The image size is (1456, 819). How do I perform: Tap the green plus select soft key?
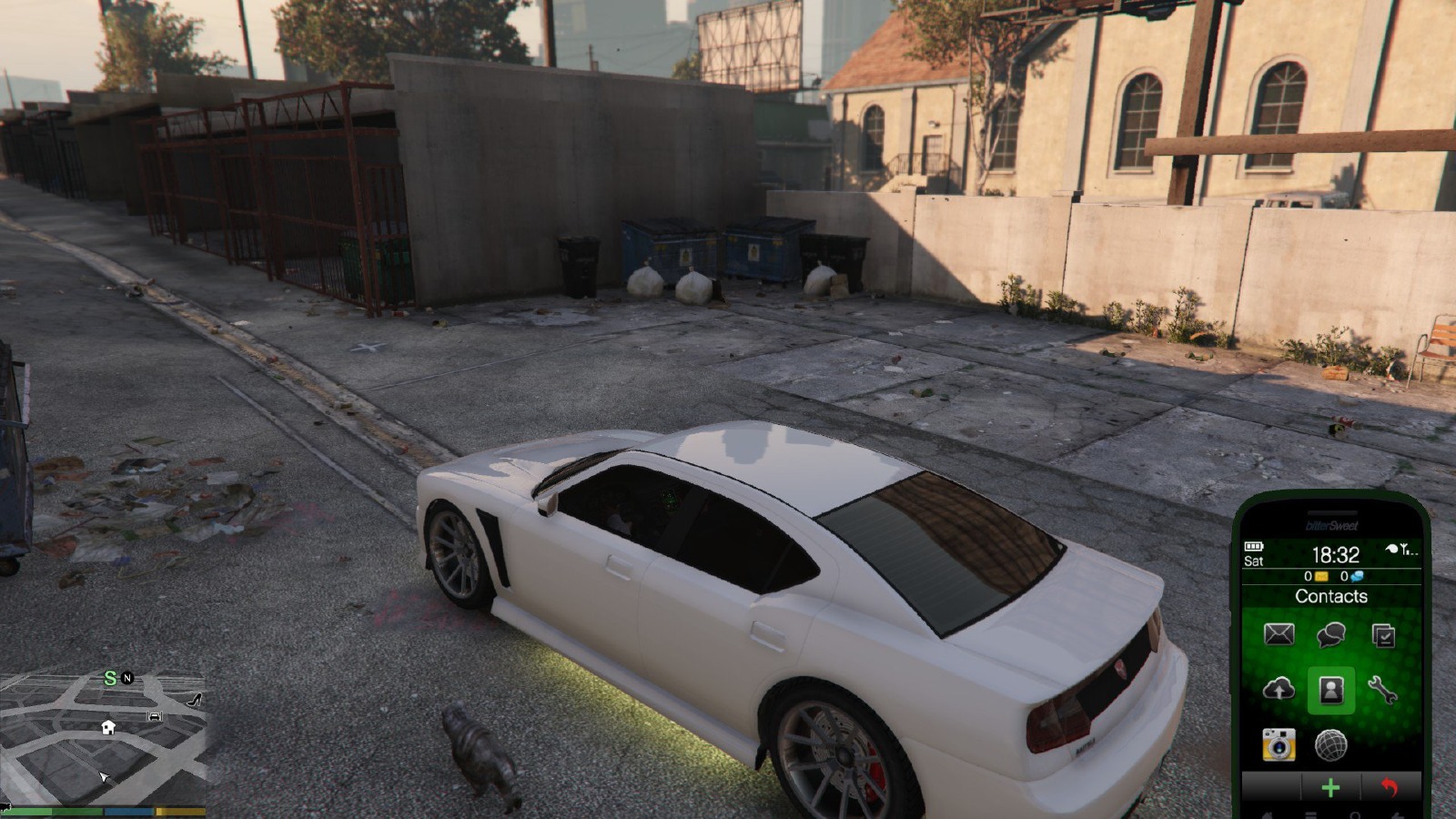click(x=1330, y=788)
